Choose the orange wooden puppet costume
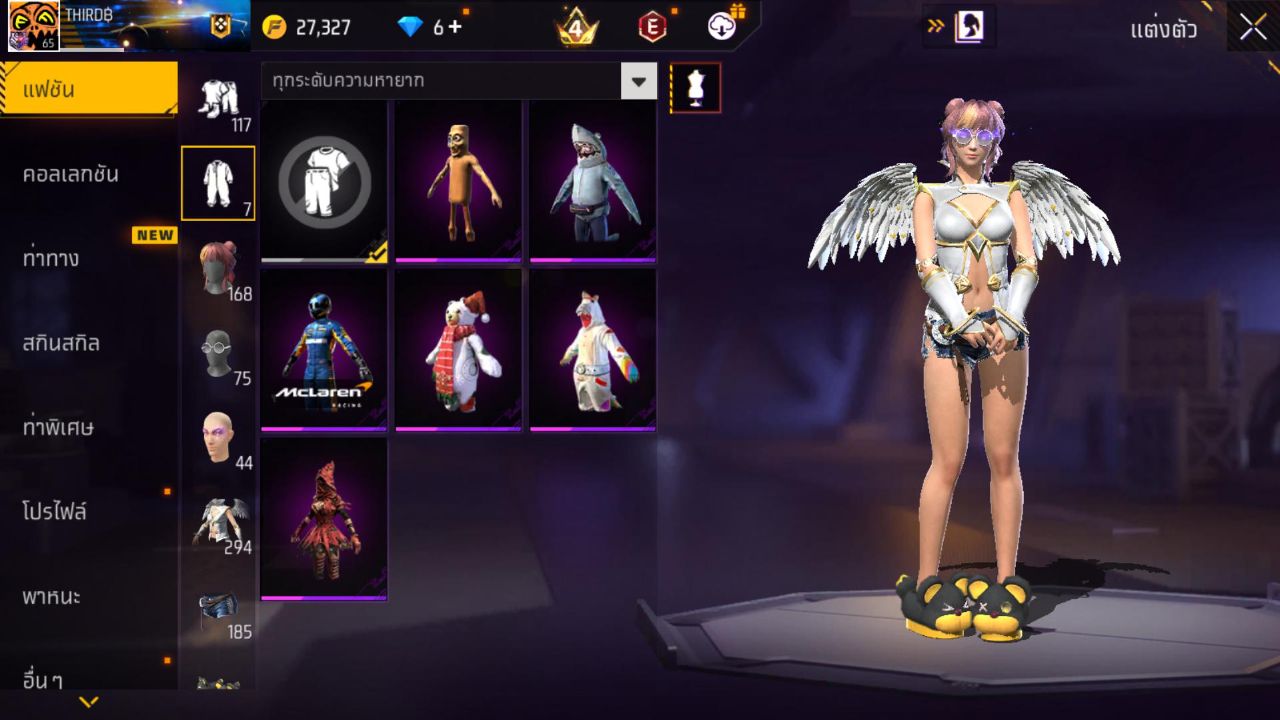This screenshot has height=720, width=1280. 458,181
